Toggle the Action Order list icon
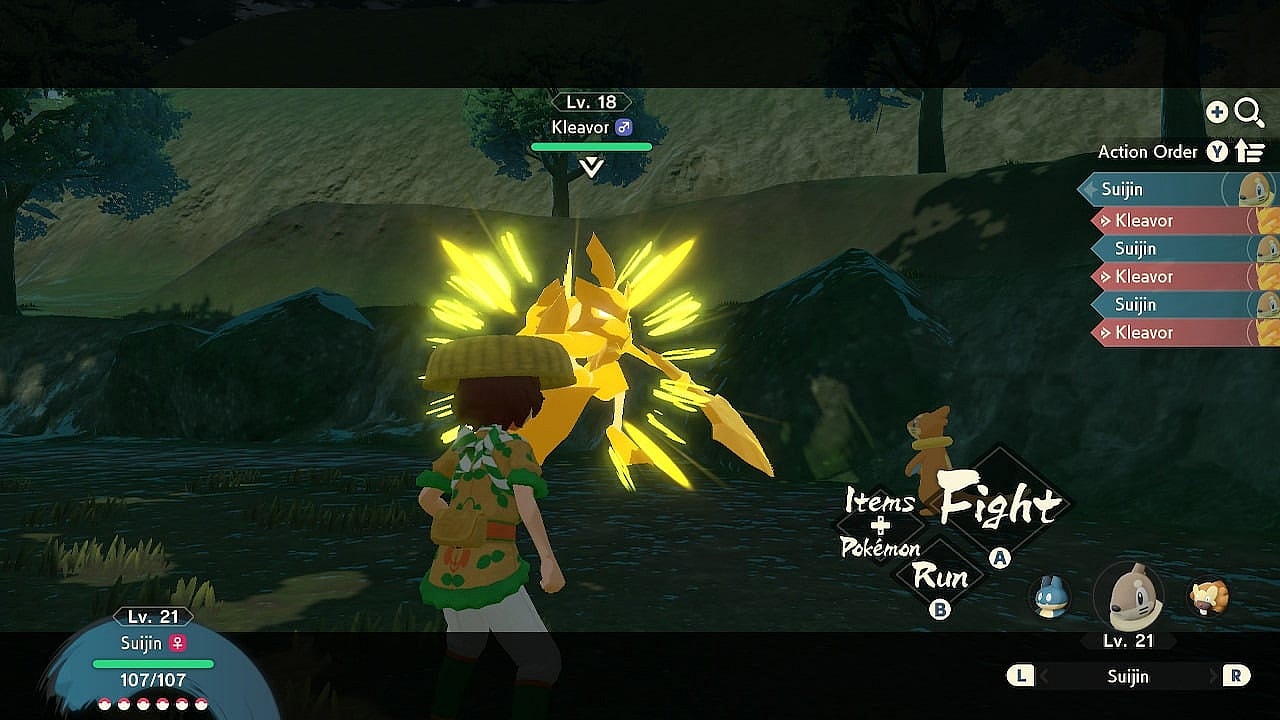Viewport: 1280px width, 720px height. click(1250, 152)
